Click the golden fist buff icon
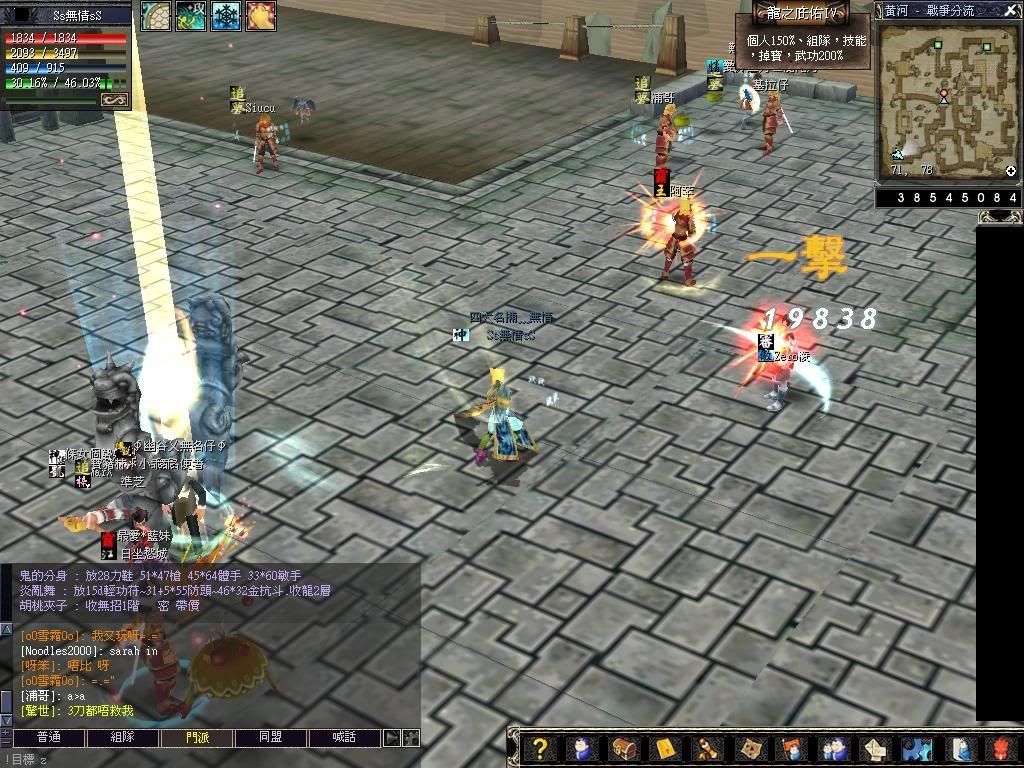 tap(260, 16)
